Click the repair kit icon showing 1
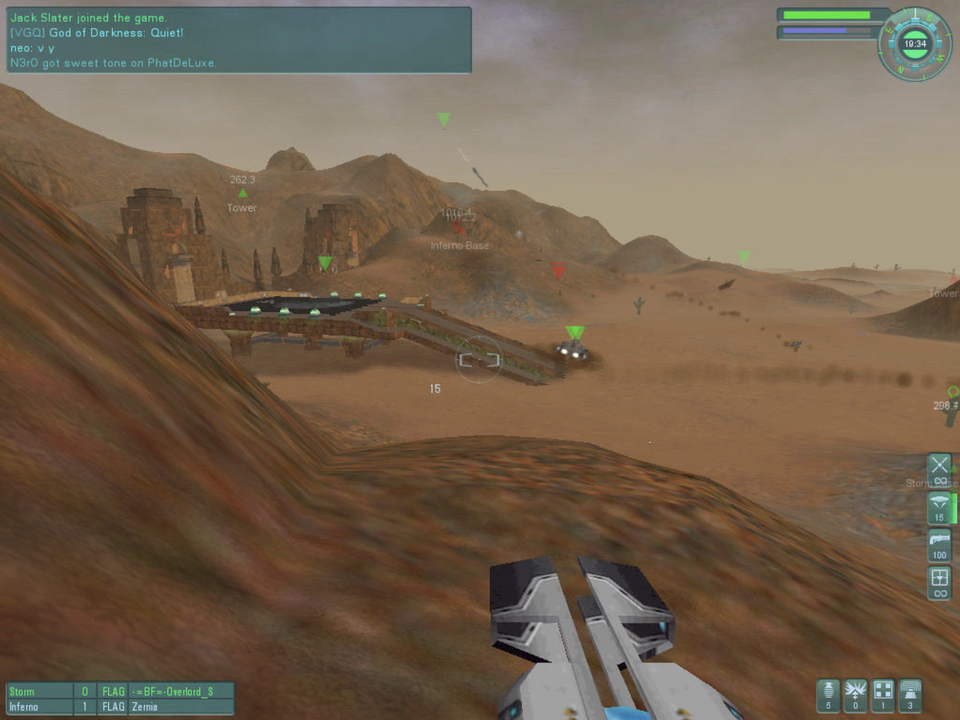The image size is (960, 720). 882,695
